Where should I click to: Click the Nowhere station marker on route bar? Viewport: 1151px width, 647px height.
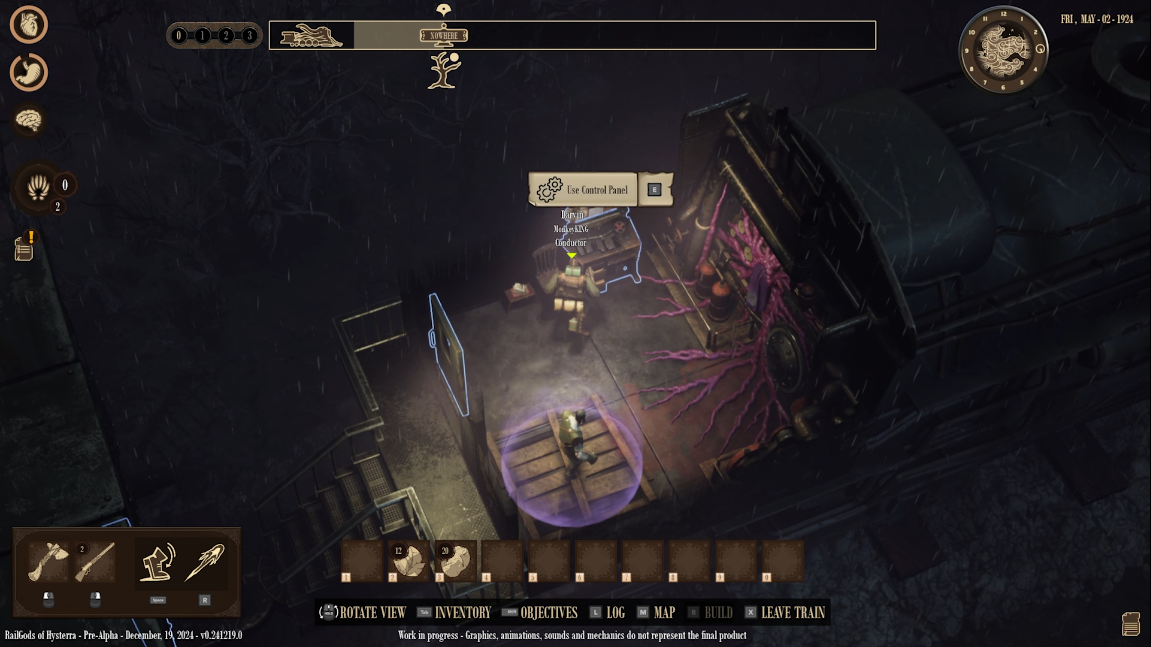443,36
